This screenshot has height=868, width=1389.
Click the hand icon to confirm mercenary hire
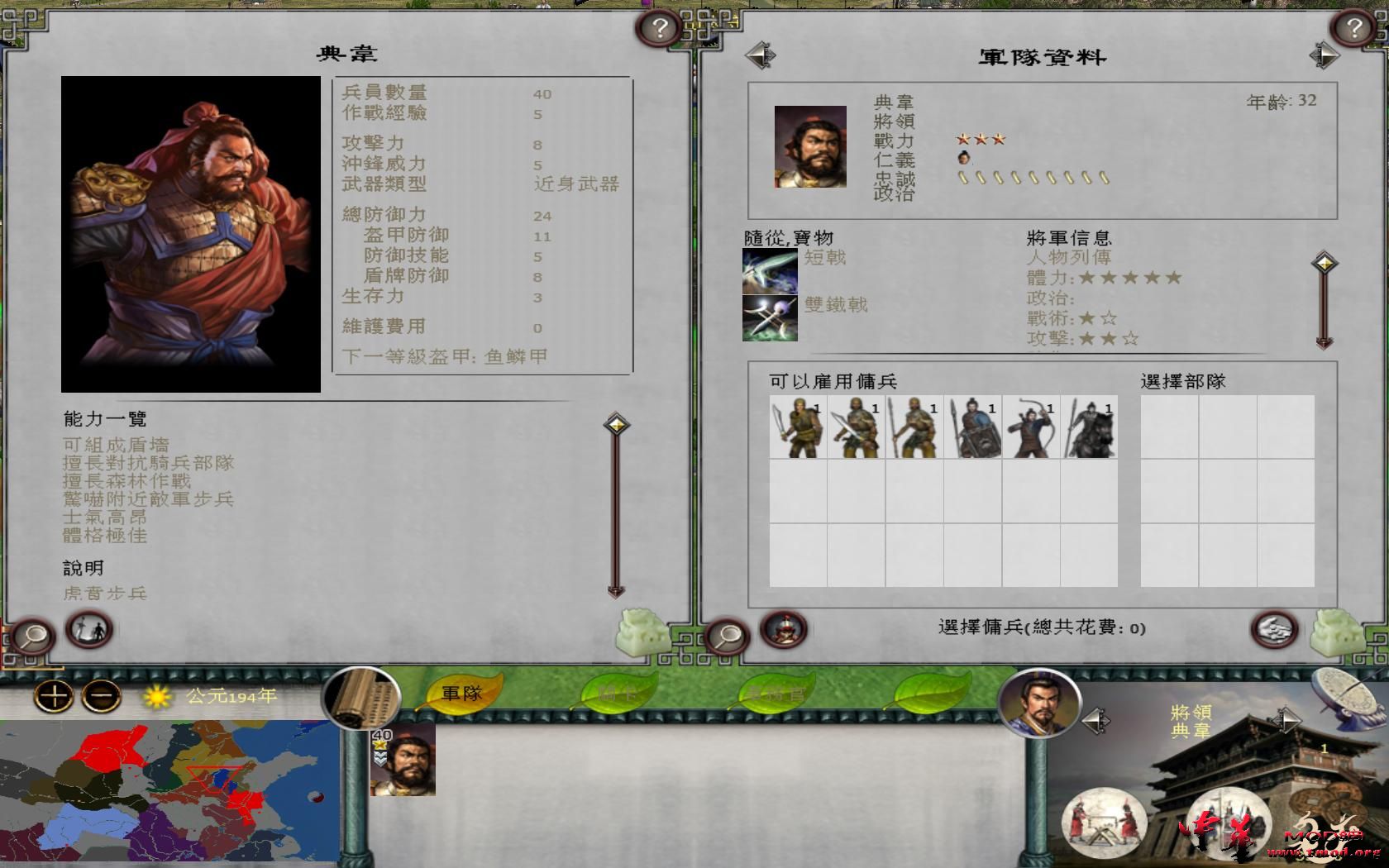click(x=1273, y=630)
